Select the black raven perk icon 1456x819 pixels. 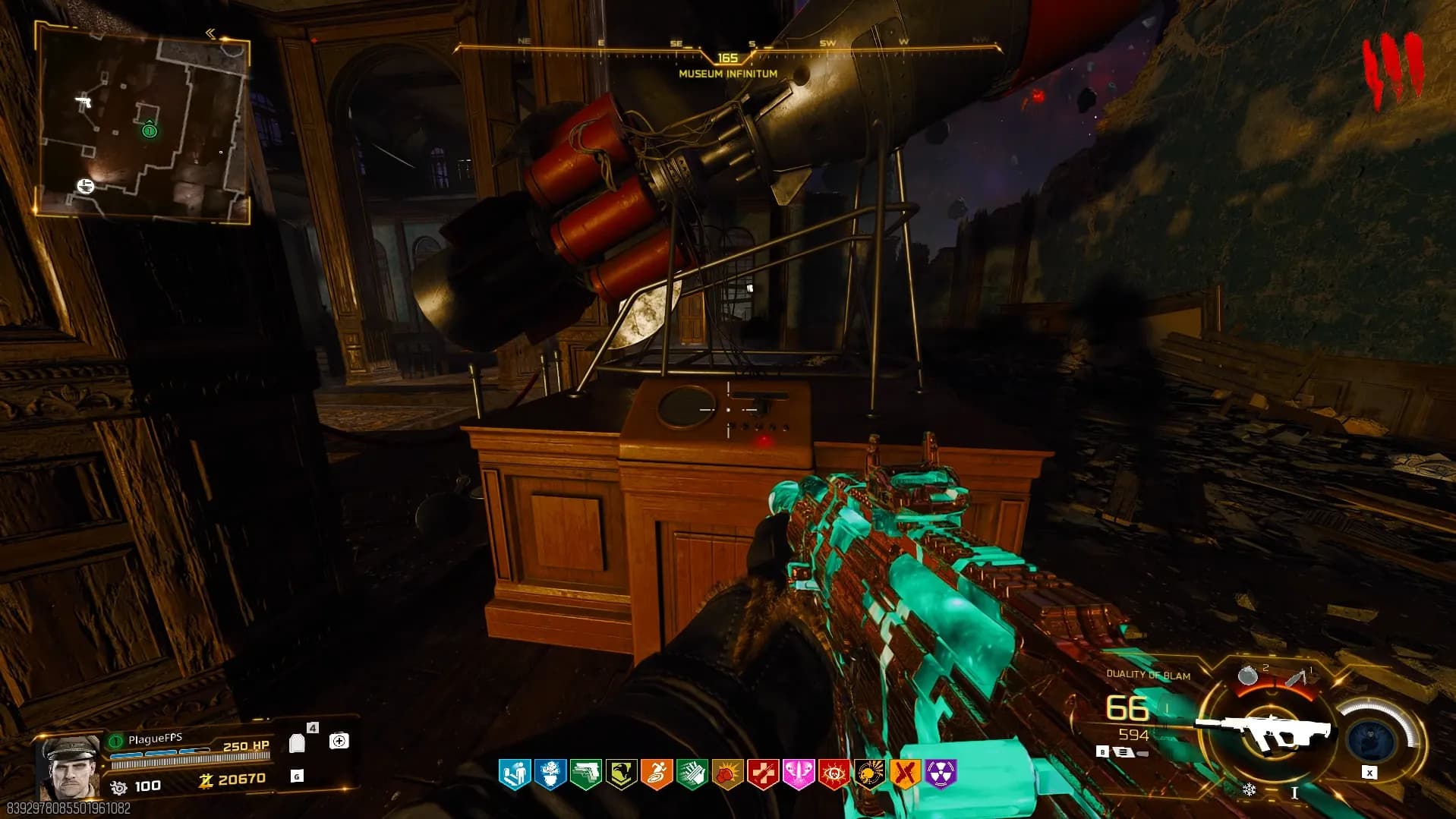pos(621,773)
